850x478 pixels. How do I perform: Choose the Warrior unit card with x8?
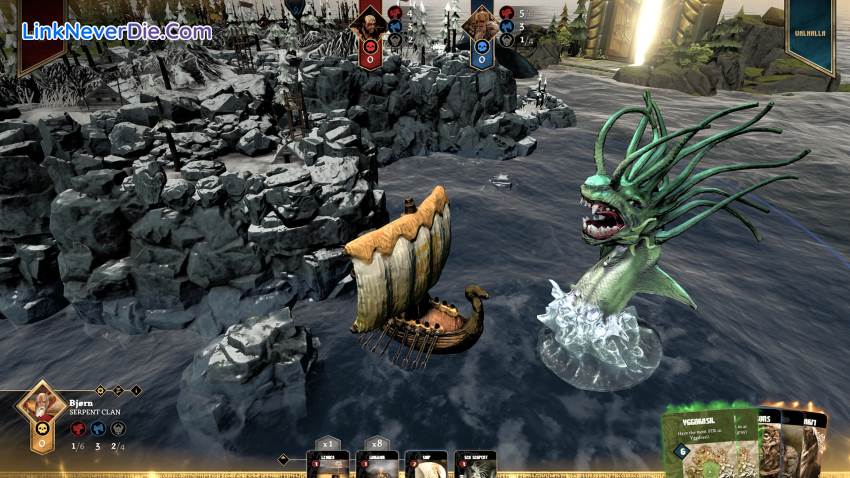click(x=377, y=465)
